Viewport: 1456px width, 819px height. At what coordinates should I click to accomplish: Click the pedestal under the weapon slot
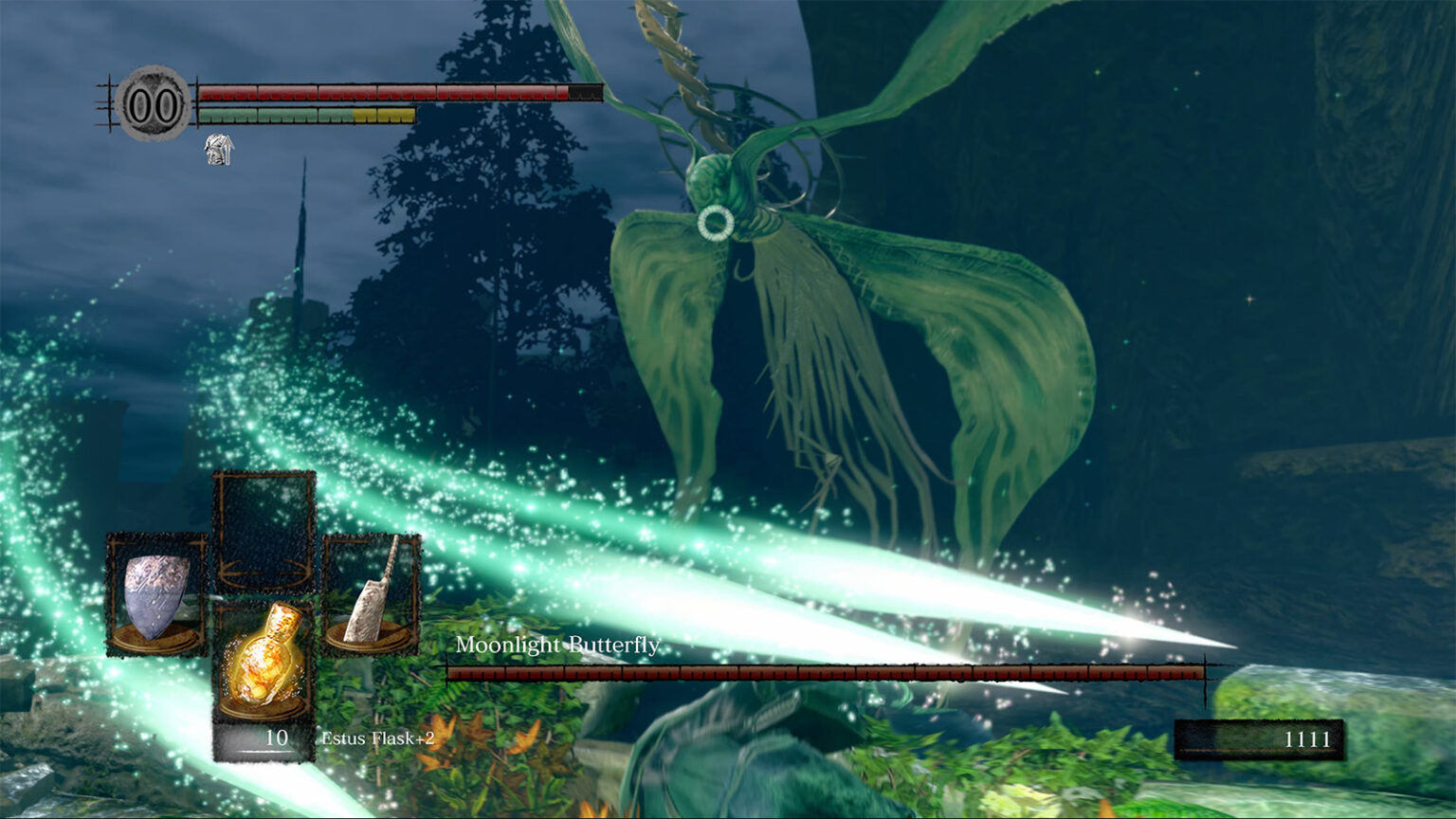pyautogui.click(x=370, y=635)
